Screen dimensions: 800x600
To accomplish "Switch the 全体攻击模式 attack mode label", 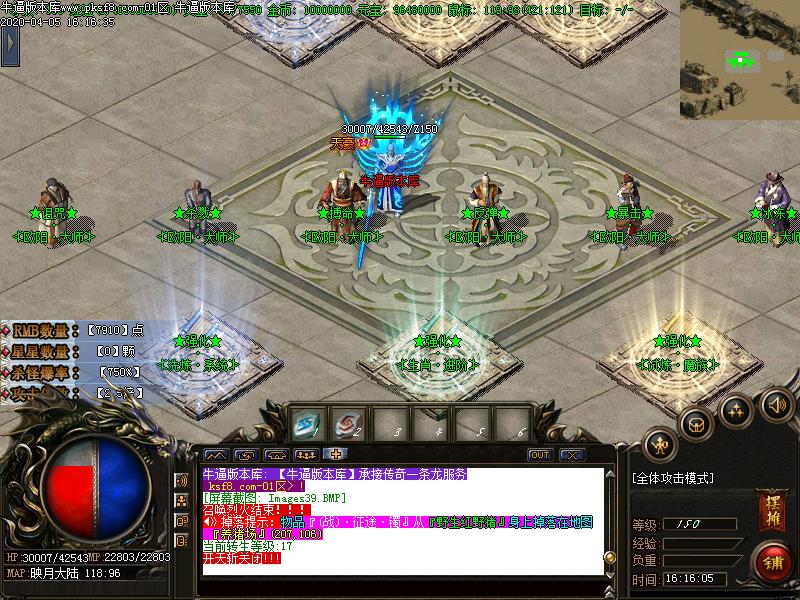I will [x=674, y=478].
